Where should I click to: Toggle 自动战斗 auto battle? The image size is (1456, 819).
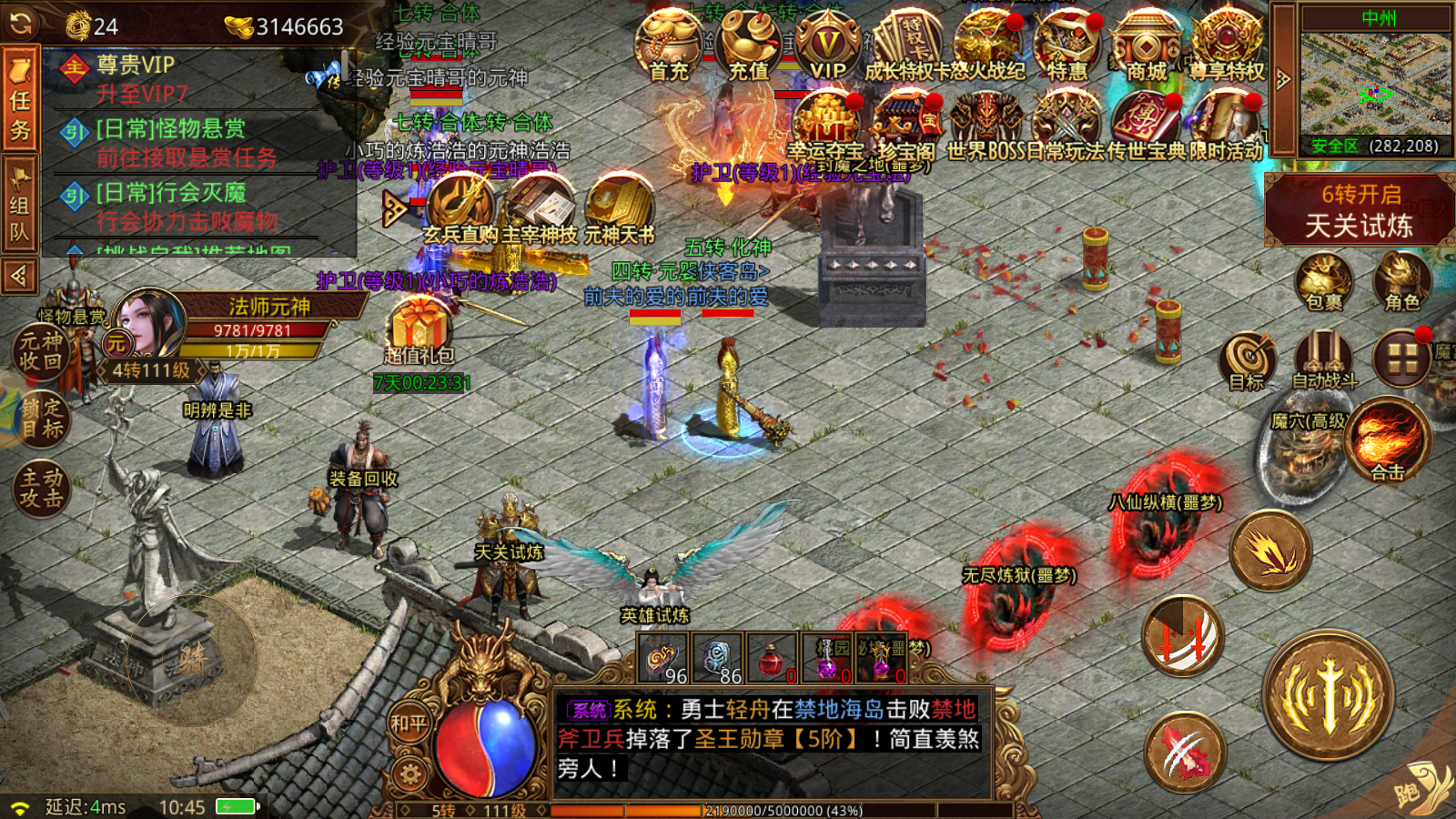(1324, 359)
